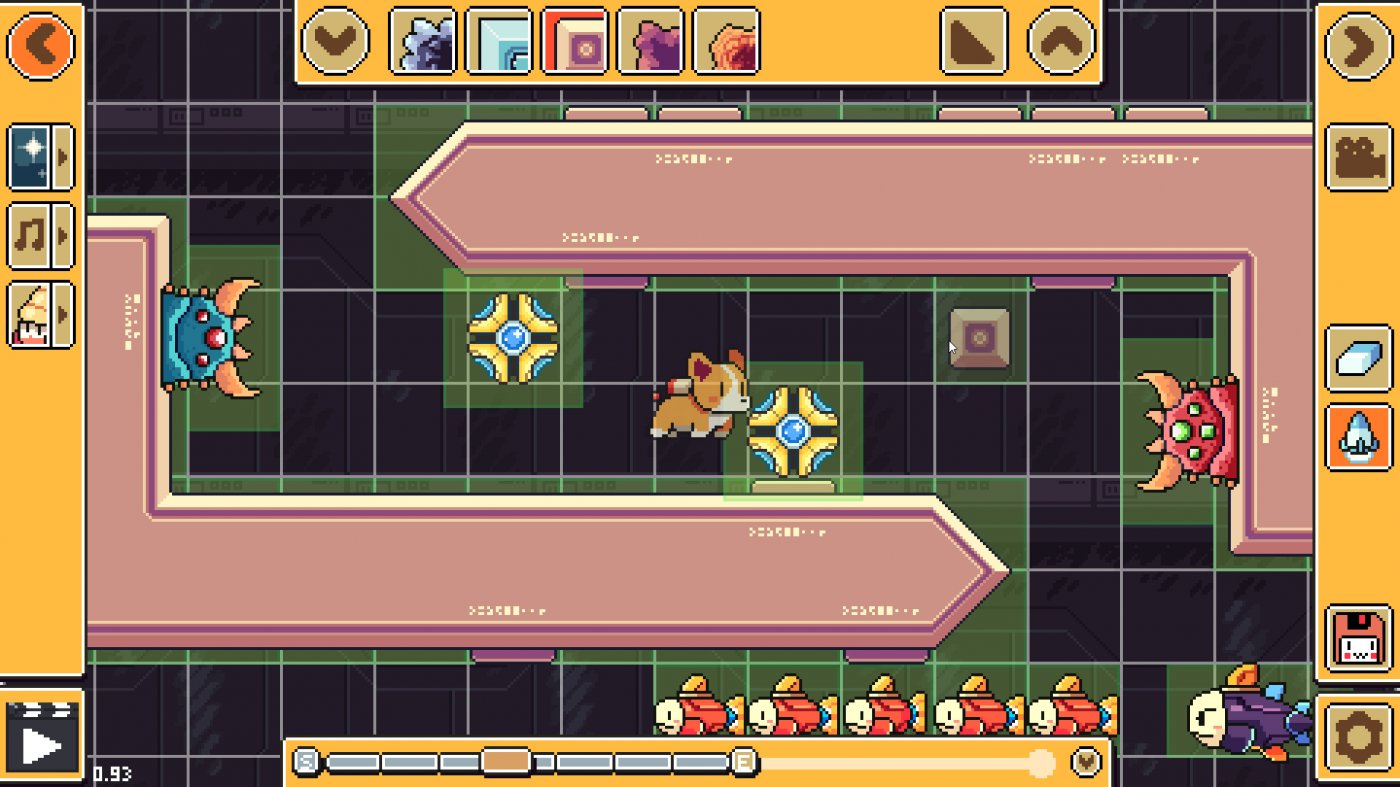Image resolution: width=1400 pixels, height=787 pixels.
Task: Select the rocket booster tool
Action: pyautogui.click(x=1358, y=438)
